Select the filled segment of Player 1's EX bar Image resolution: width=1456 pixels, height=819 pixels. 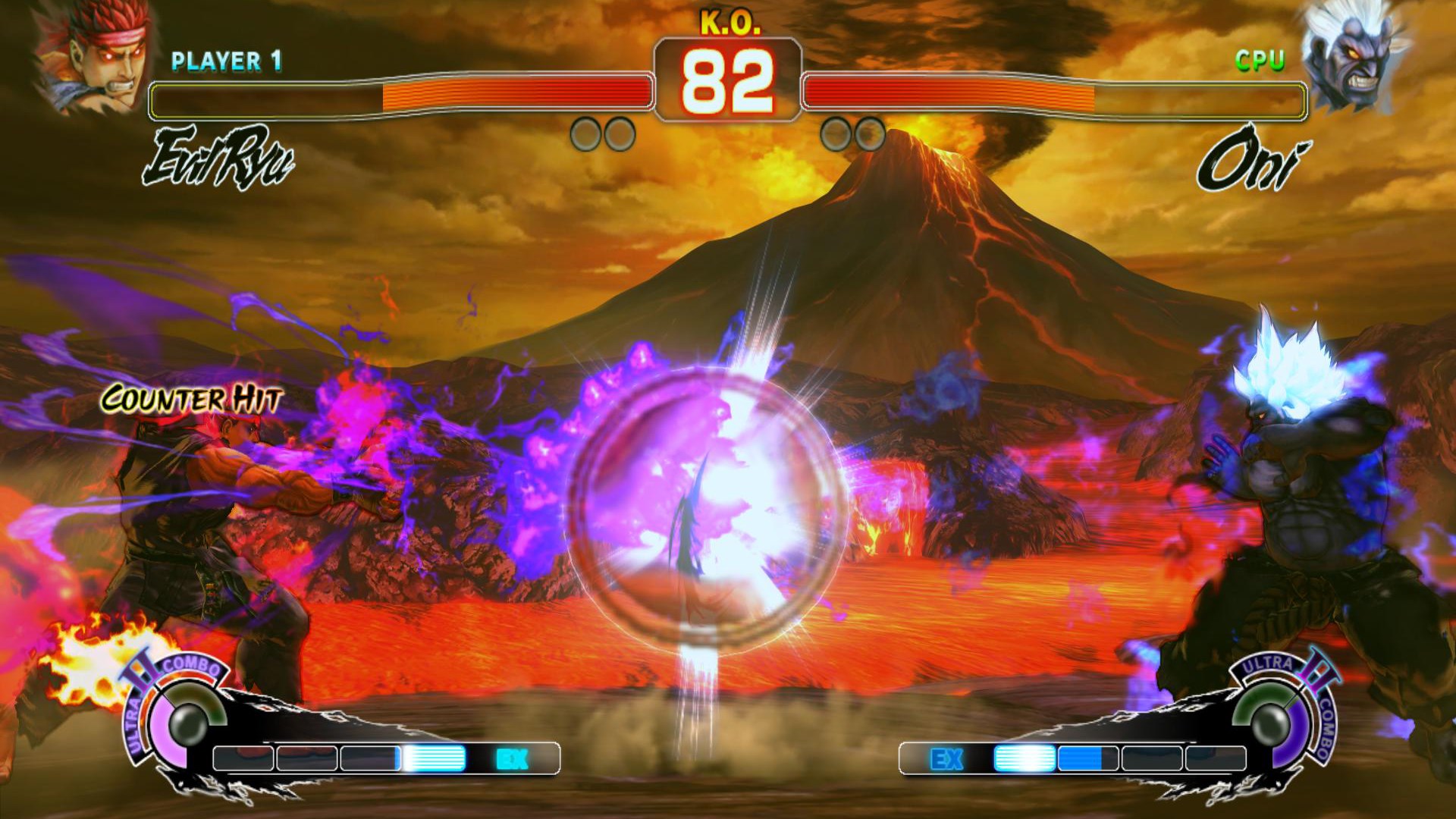(x=434, y=758)
